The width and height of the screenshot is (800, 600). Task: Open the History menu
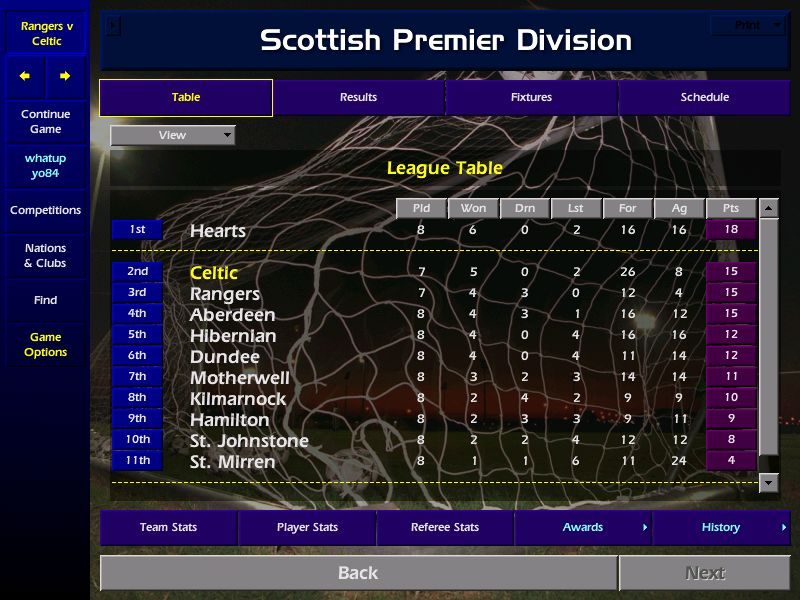[721, 527]
